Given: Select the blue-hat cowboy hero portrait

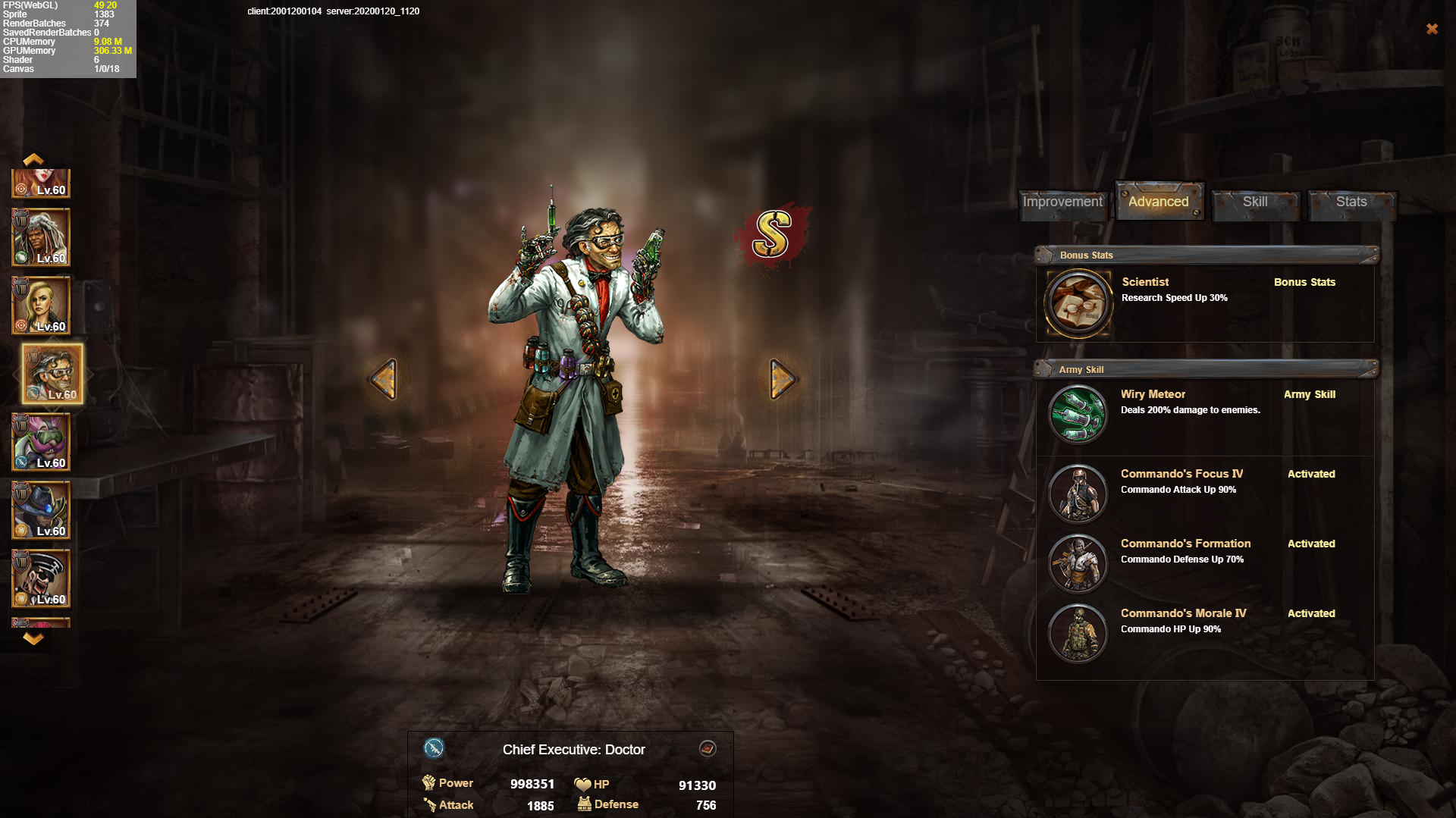Looking at the screenshot, I should pos(42,510).
